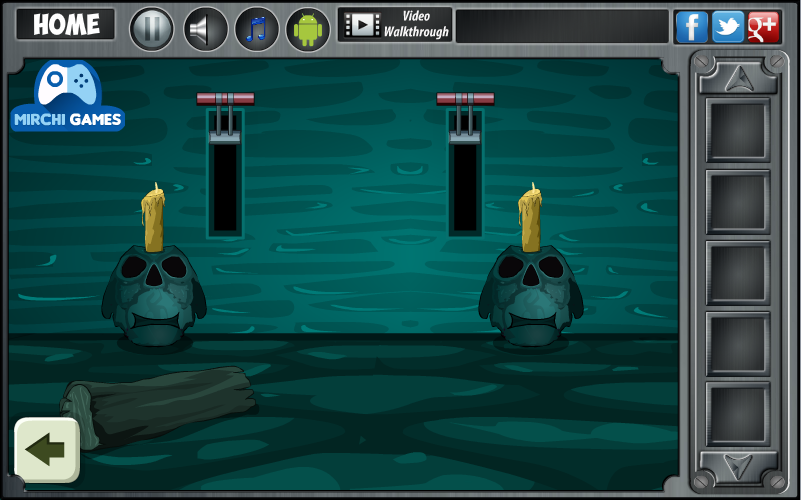
Task: Share on Google Plus
Action: coord(763,27)
